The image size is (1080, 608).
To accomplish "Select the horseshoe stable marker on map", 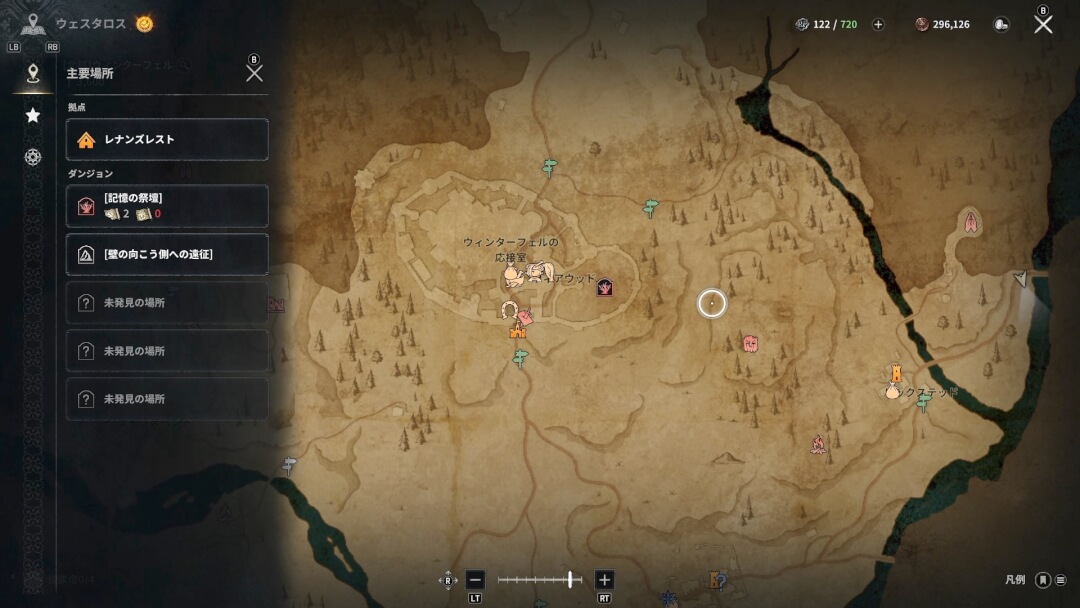I will 509,310.
